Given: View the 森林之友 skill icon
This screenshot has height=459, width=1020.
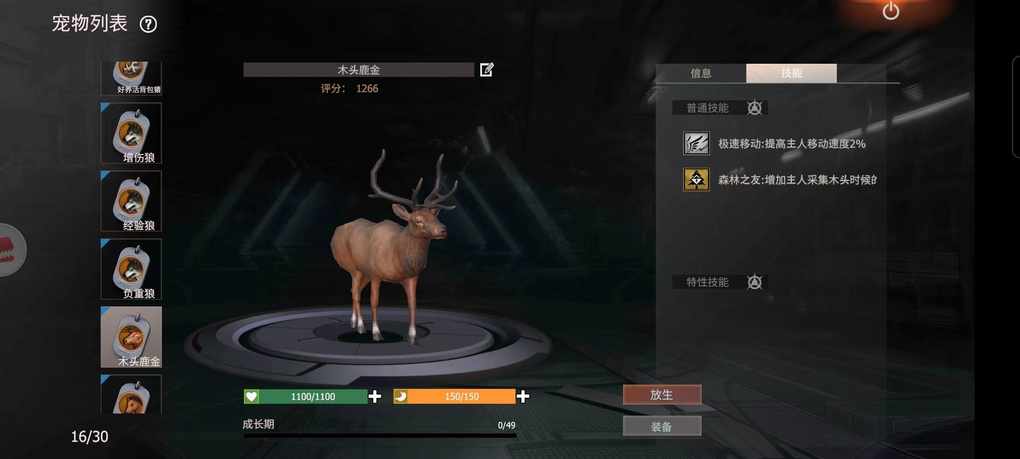Looking at the screenshot, I should (696, 180).
